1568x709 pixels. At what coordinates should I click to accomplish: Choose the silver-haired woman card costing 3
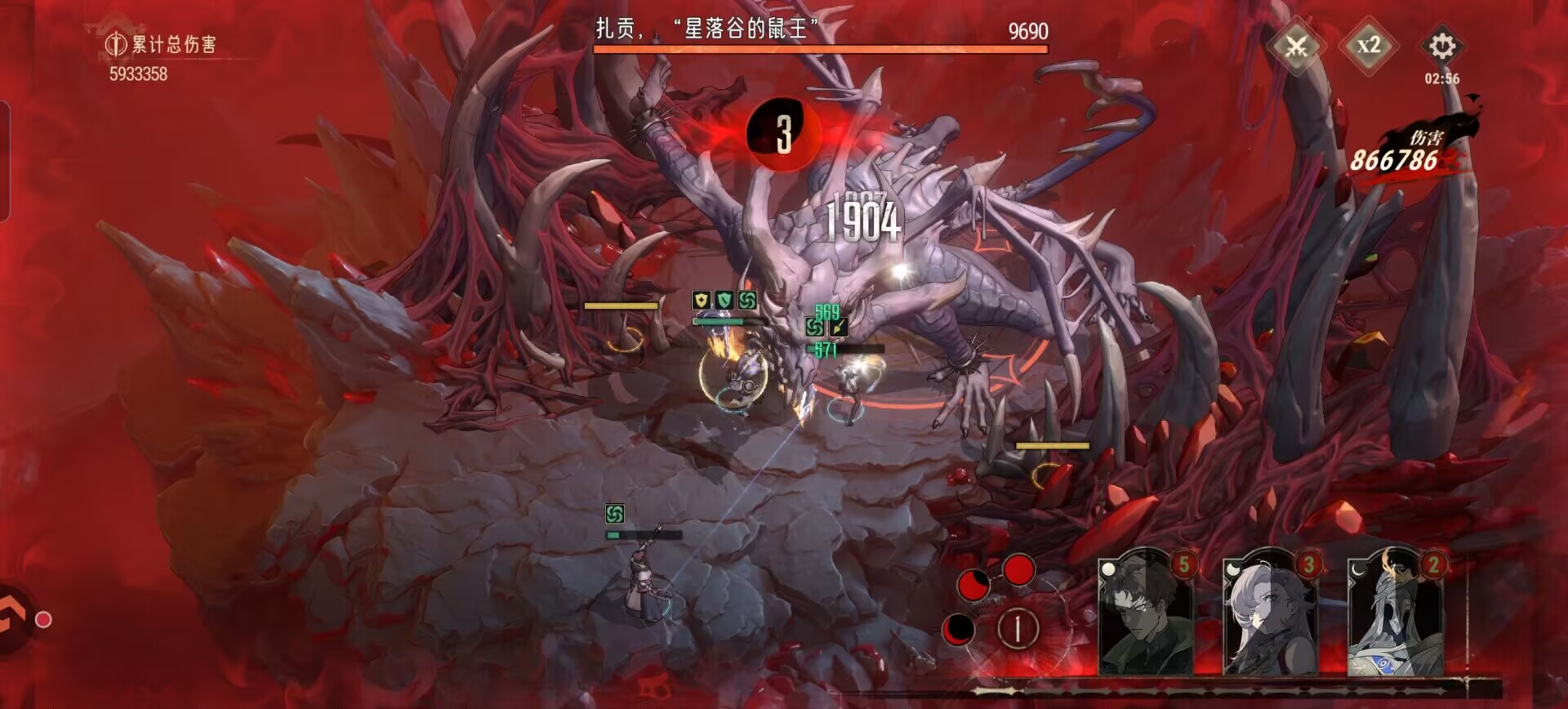coord(1270,614)
